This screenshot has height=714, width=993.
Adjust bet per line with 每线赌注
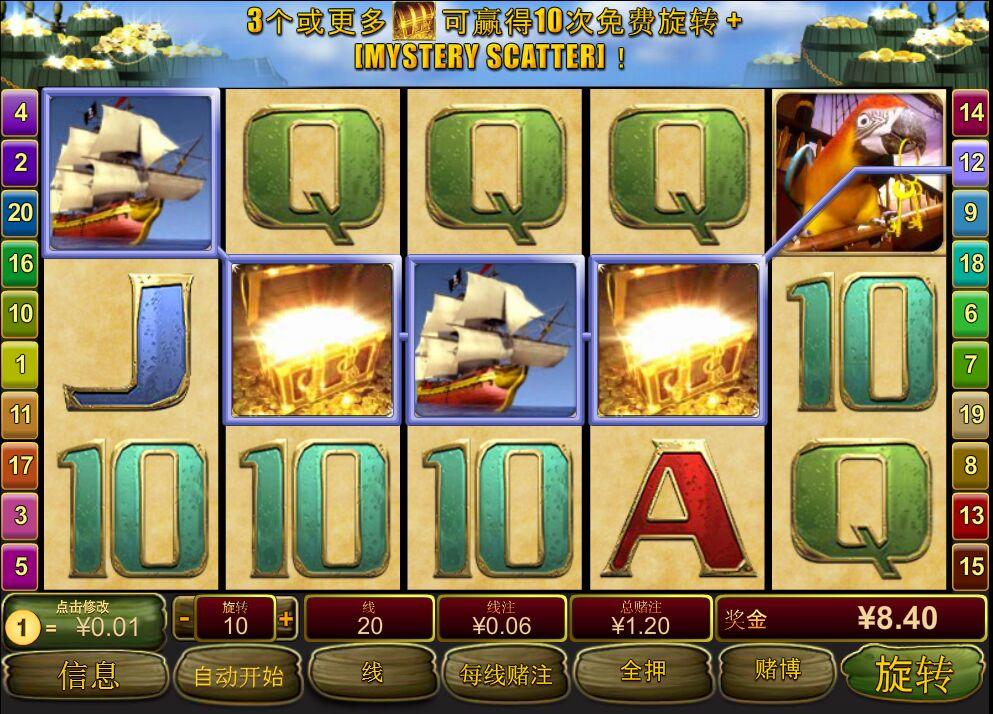(x=506, y=674)
